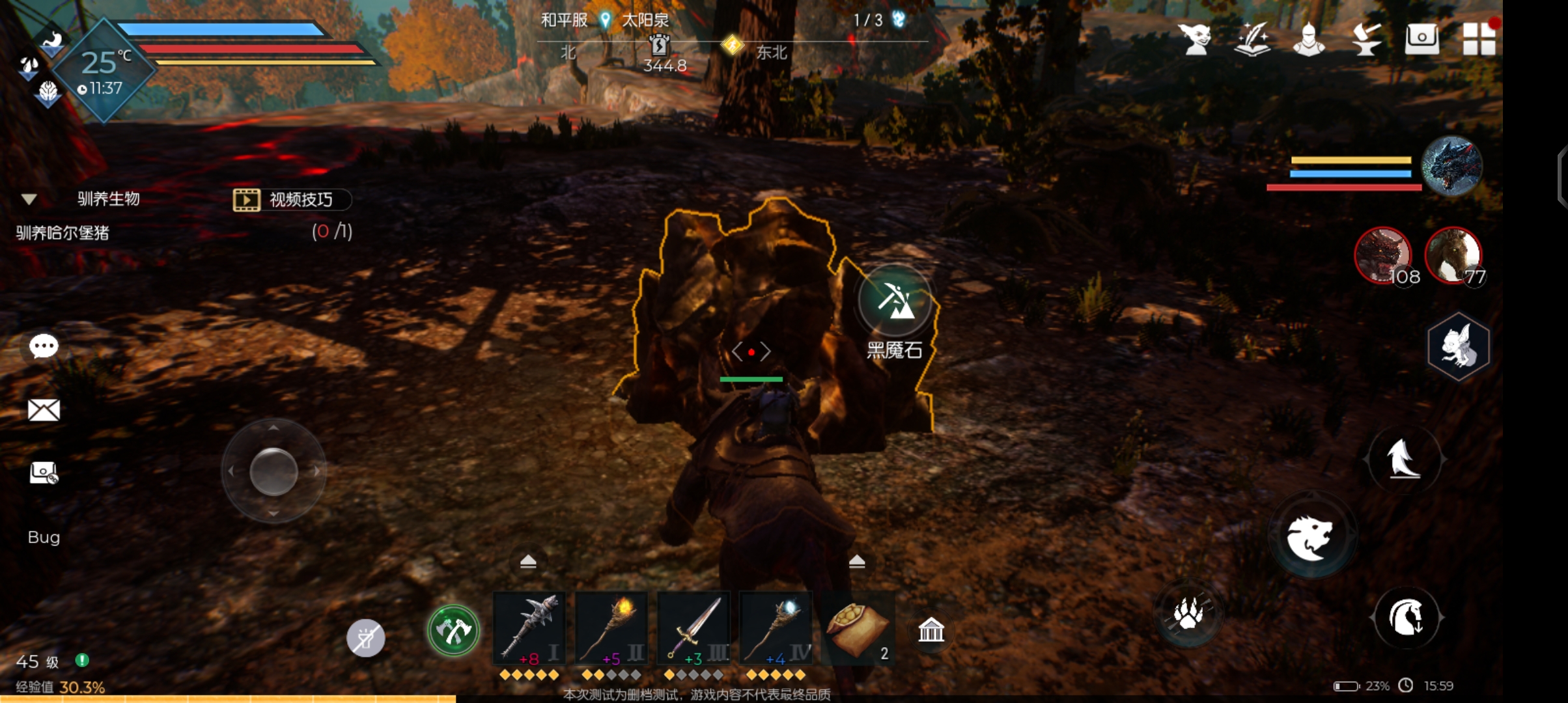The height and width of the screenshot is (703, 1568).
Task: Select the +3 sword hotbar slot
Action: click(693, 628)
